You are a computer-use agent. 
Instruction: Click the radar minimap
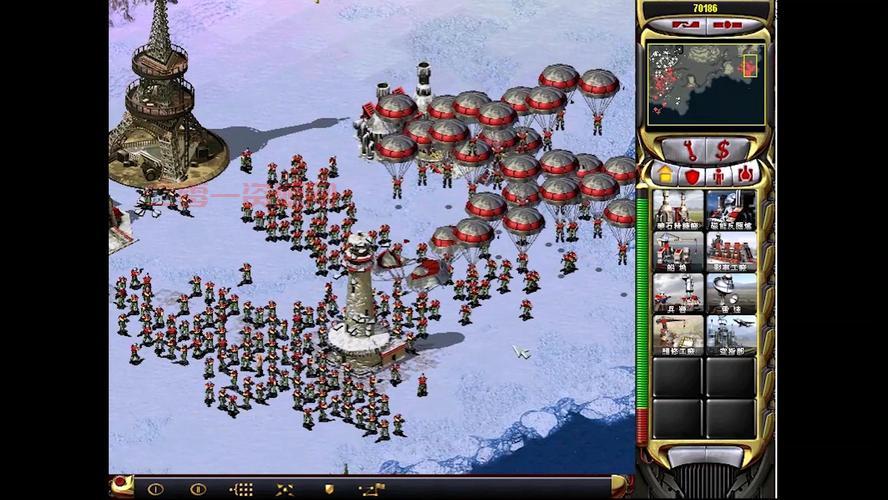pyautogui.click(x=705, y=84)
